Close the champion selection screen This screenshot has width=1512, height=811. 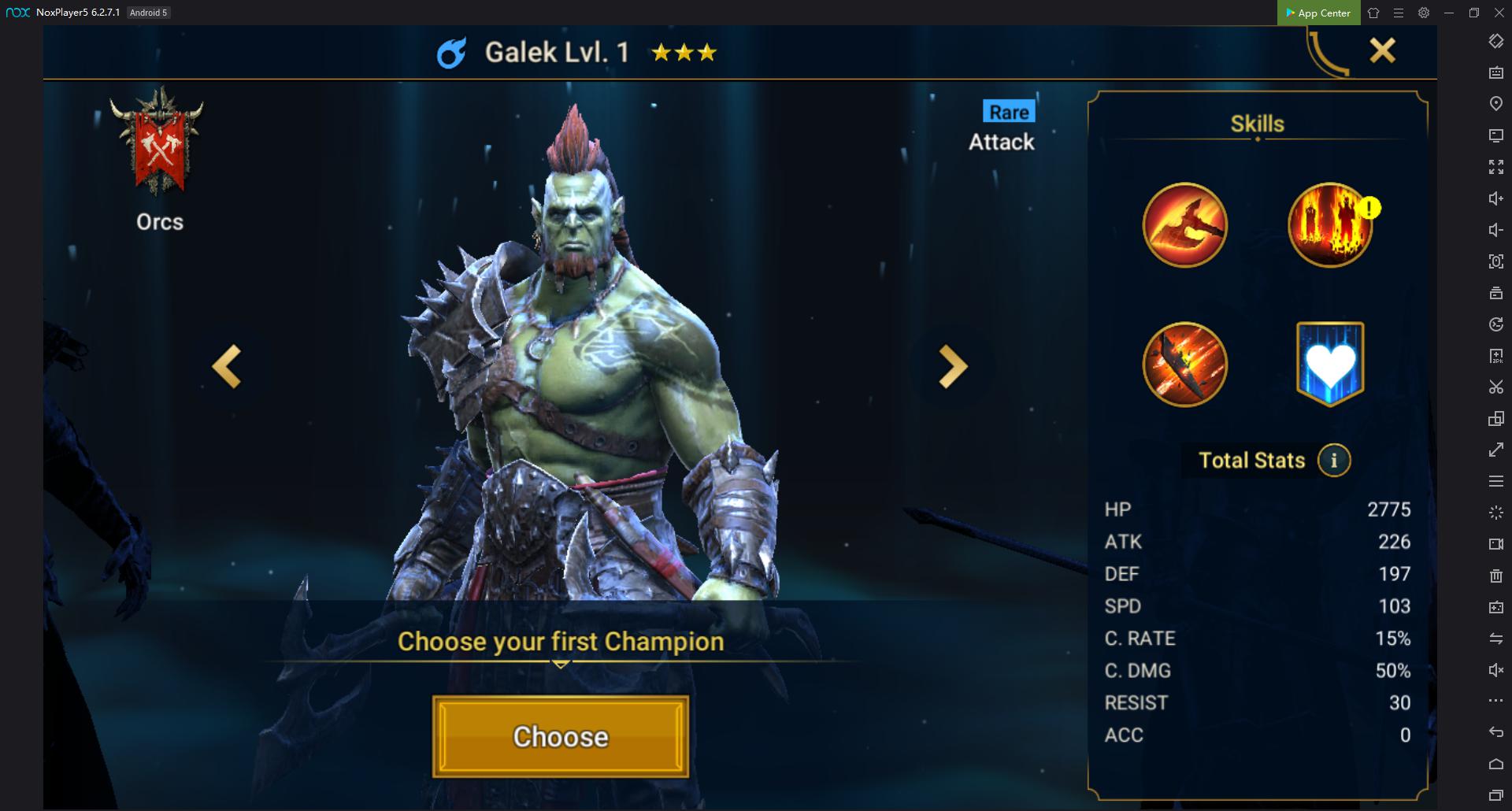1382,51
